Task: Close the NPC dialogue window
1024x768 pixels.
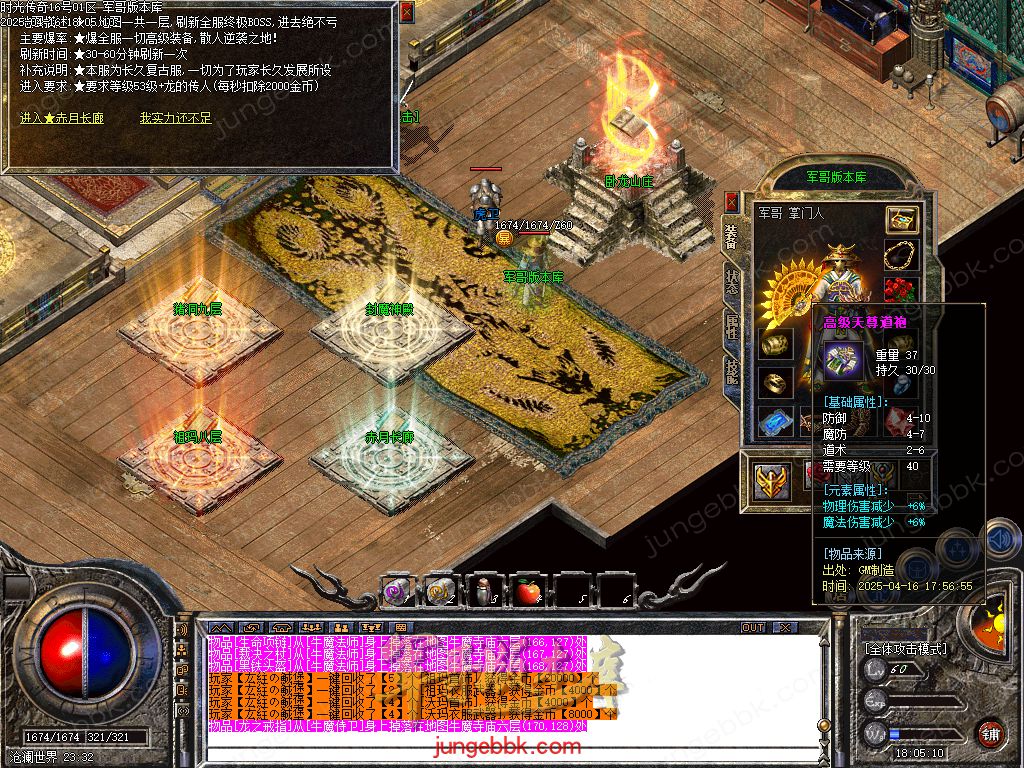Action: click(x=406, y=12)
